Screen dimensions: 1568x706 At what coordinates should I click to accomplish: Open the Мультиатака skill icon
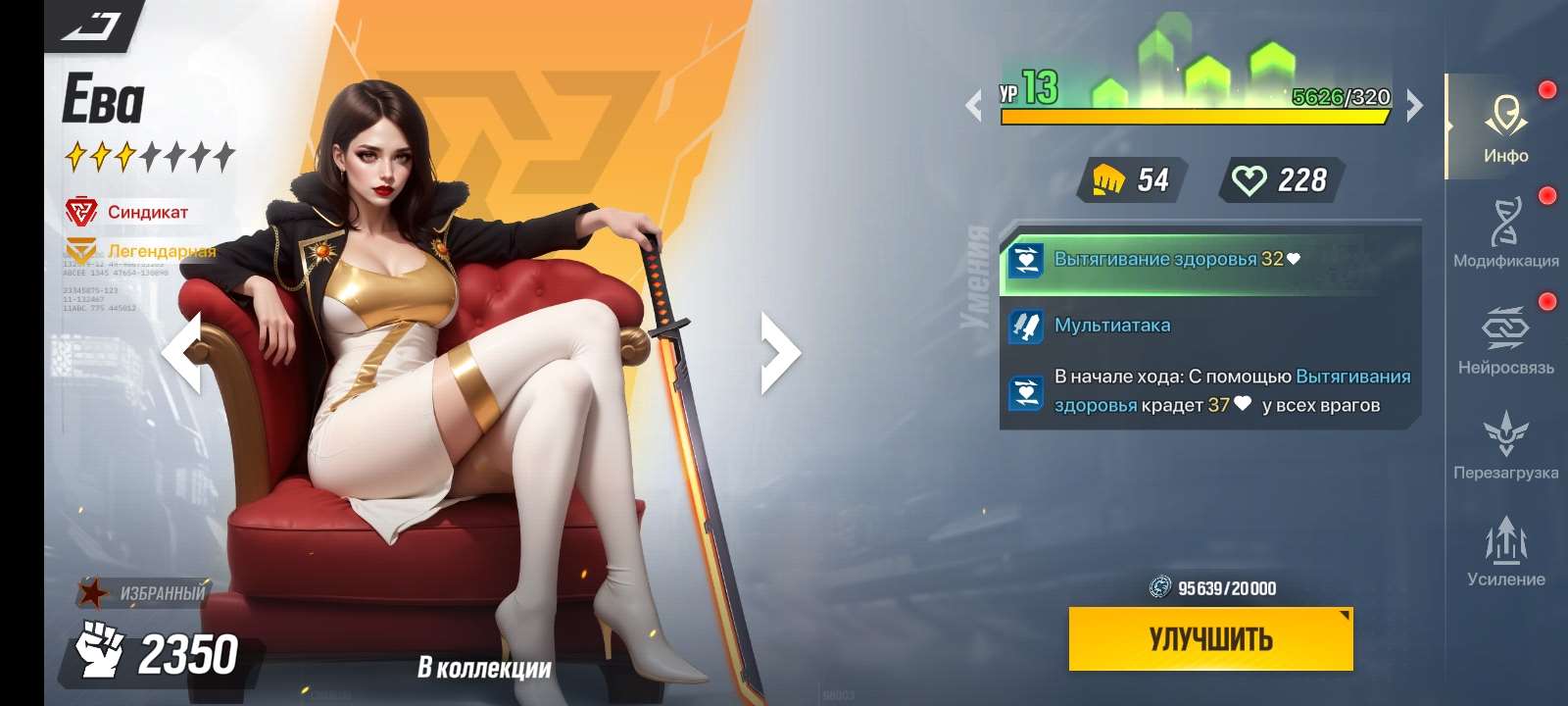click(1025, 324)
